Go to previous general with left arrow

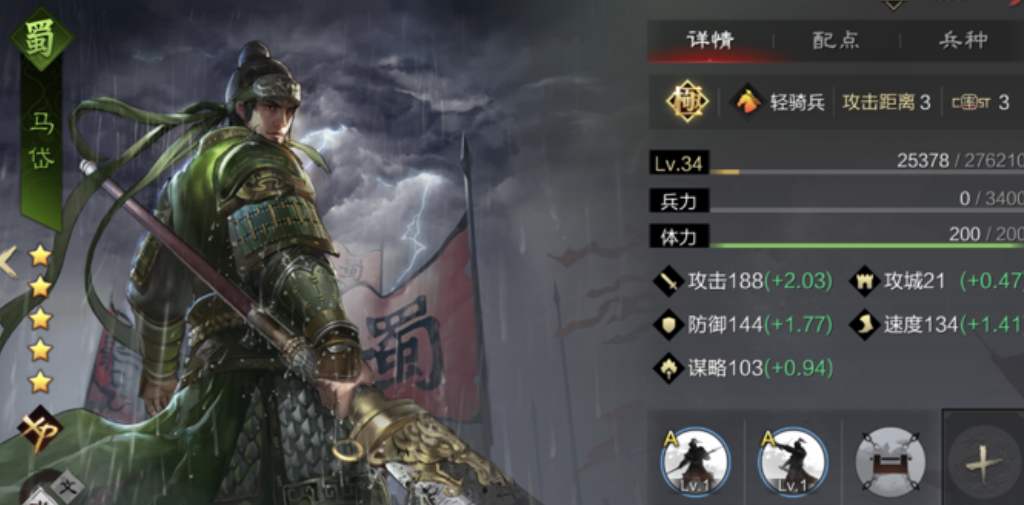(x=8, y=262)
